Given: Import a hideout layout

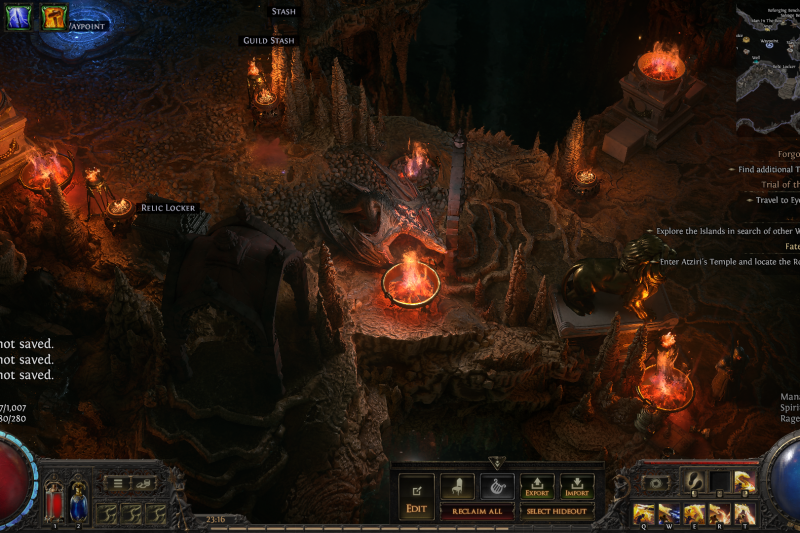Looking at the screenshot, I should pyautogui.click(x=577, y=486).
